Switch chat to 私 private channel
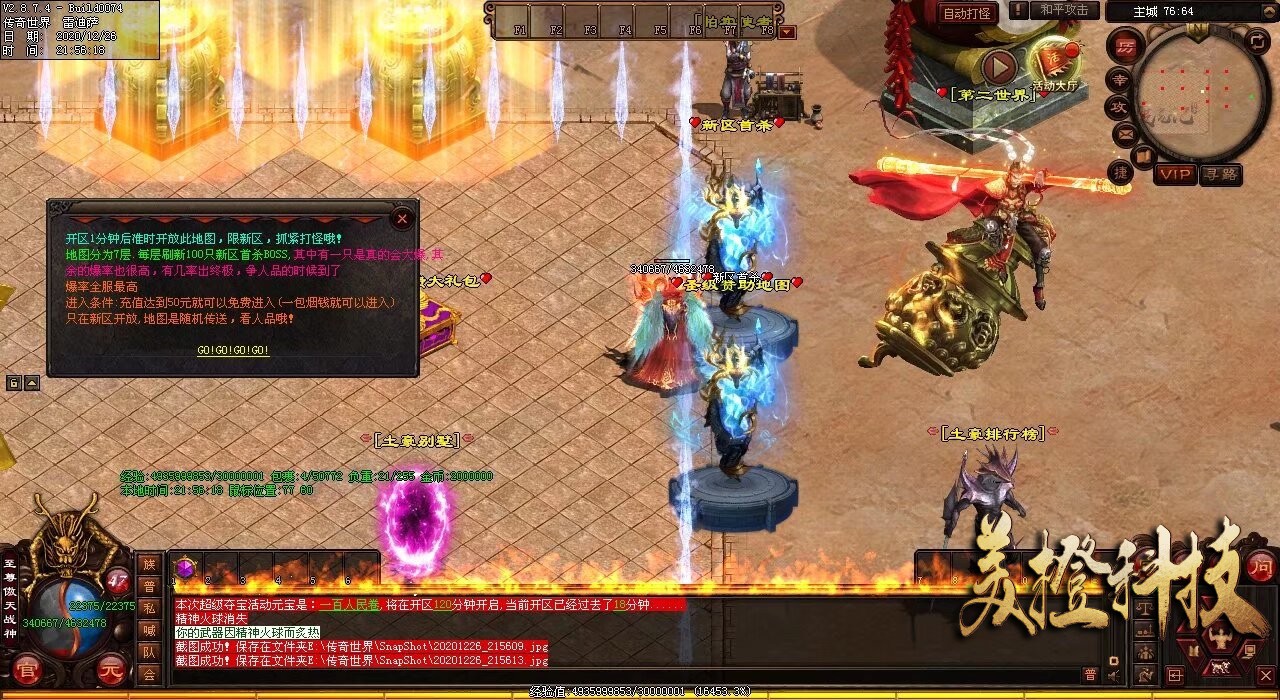 point(149,608)
